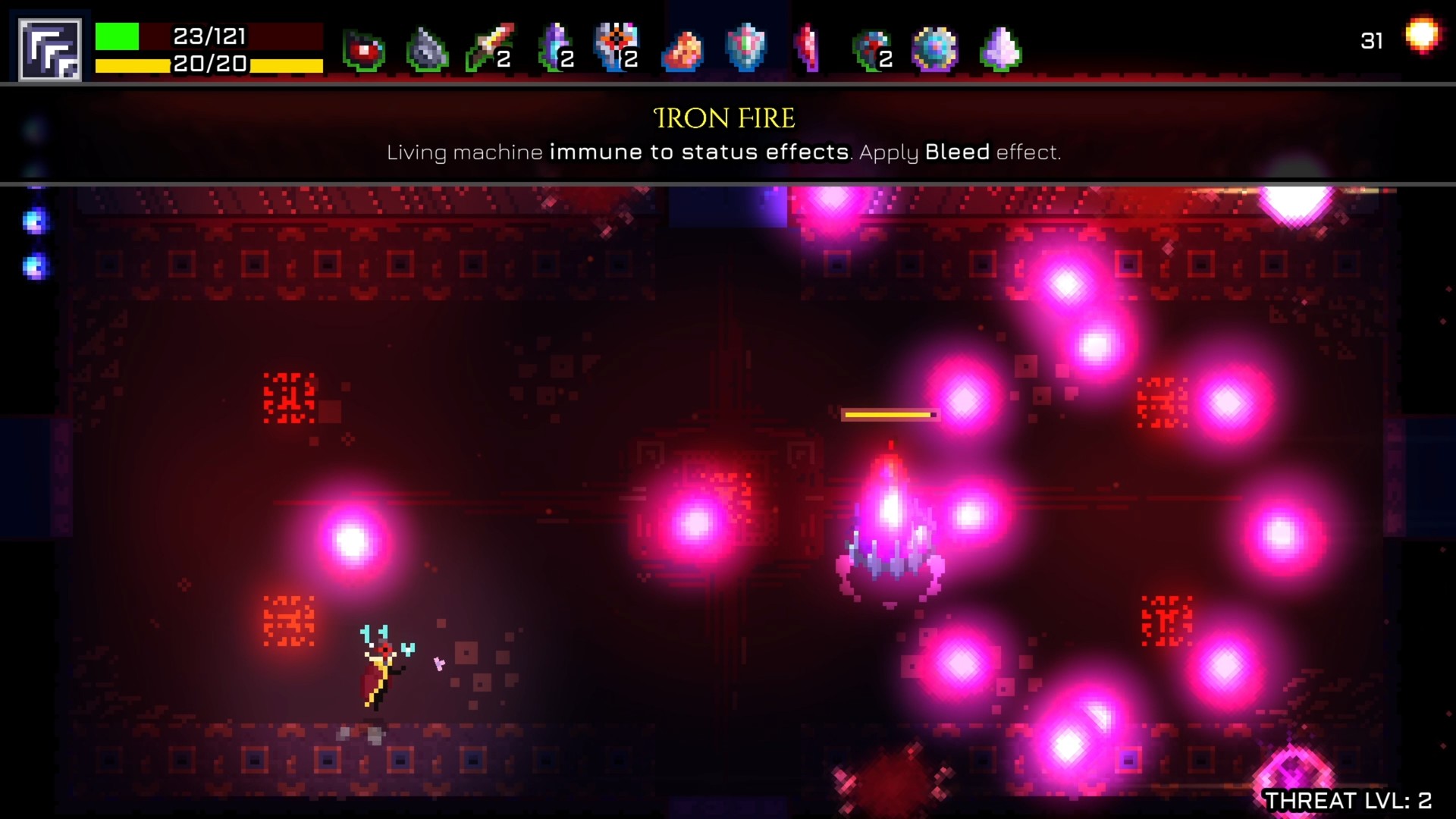
Task: Select the blue shield item icon
Action: 747,49
